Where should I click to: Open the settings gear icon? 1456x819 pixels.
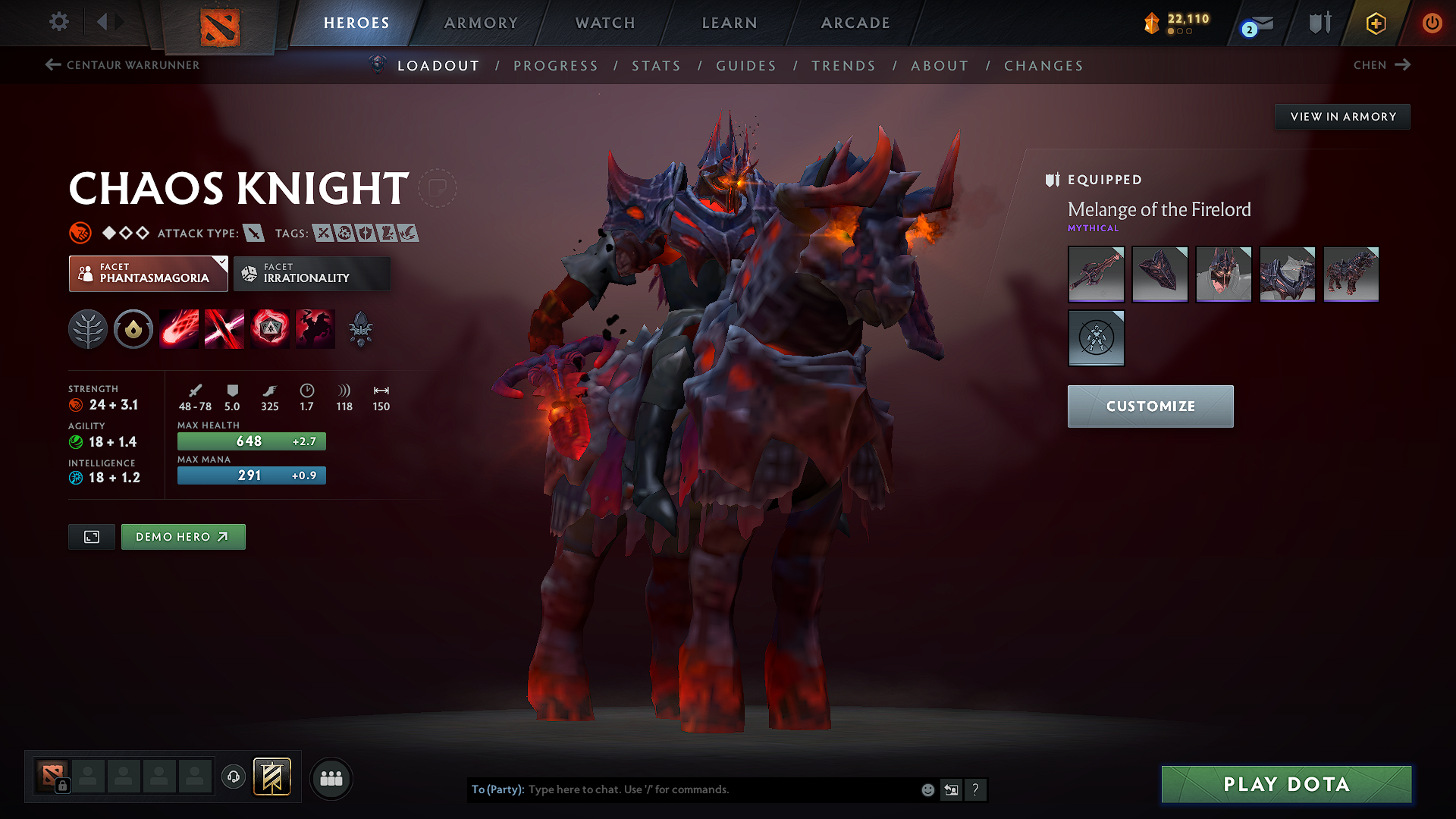(x=58, y=22)
